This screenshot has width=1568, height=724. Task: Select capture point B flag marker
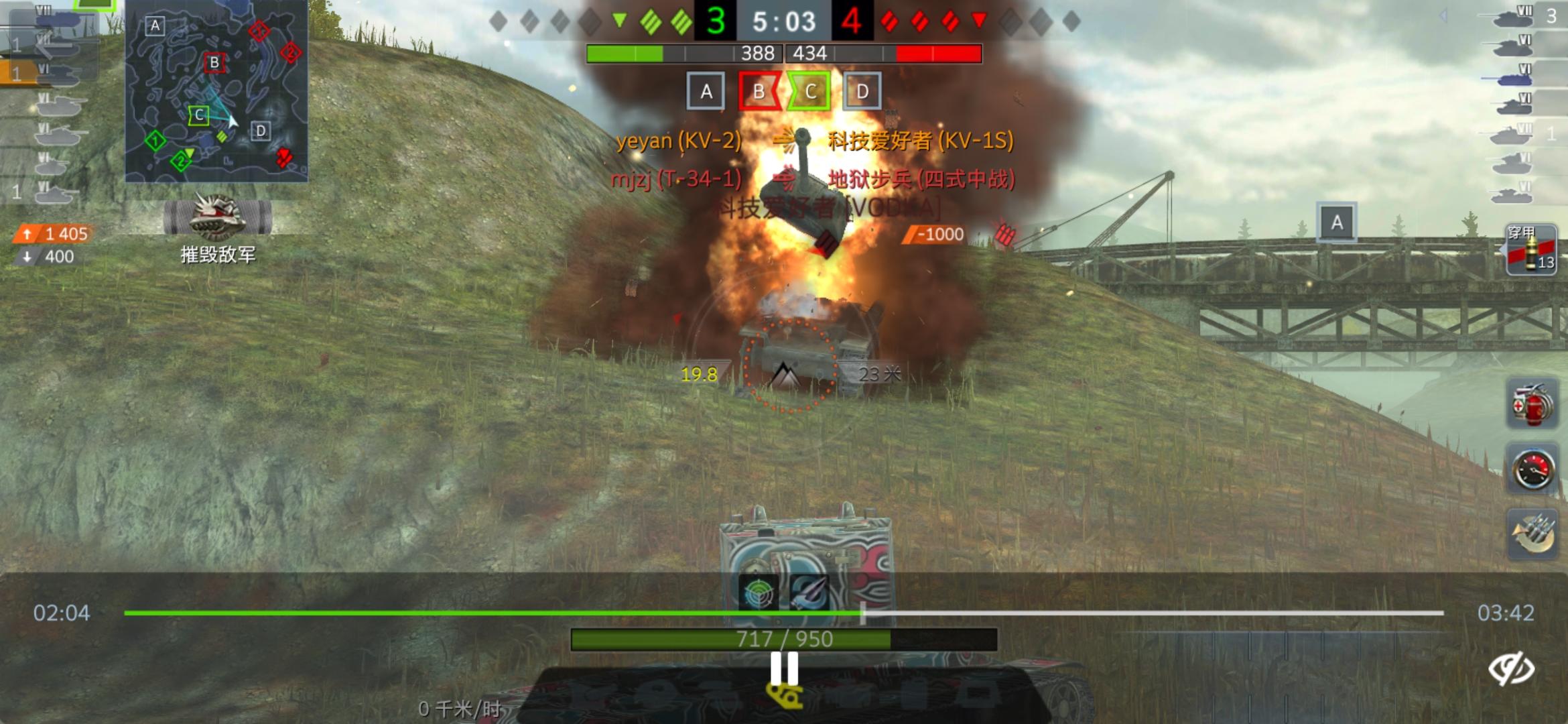point(759,90)
